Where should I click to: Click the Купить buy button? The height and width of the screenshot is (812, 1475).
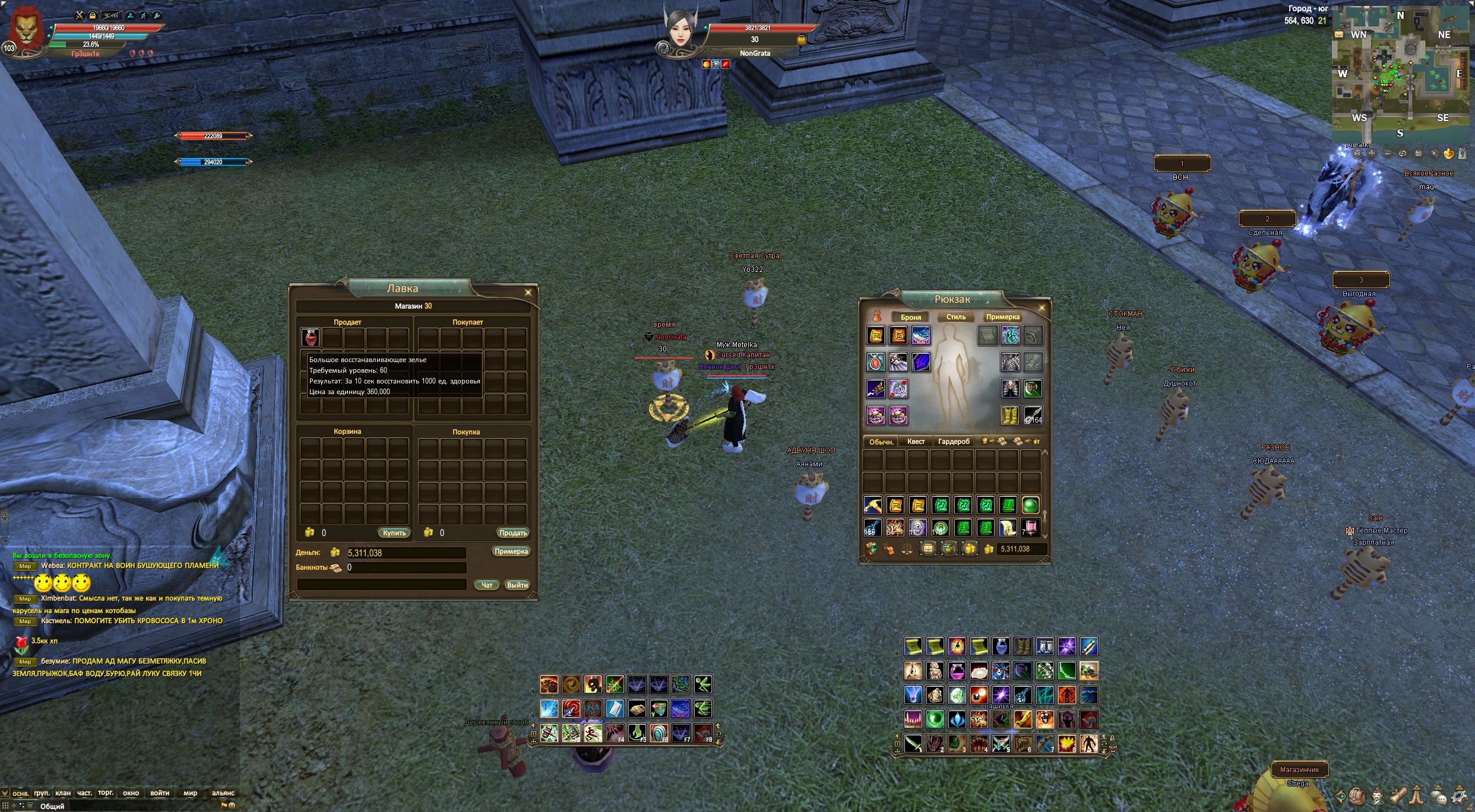pos(394,533)
